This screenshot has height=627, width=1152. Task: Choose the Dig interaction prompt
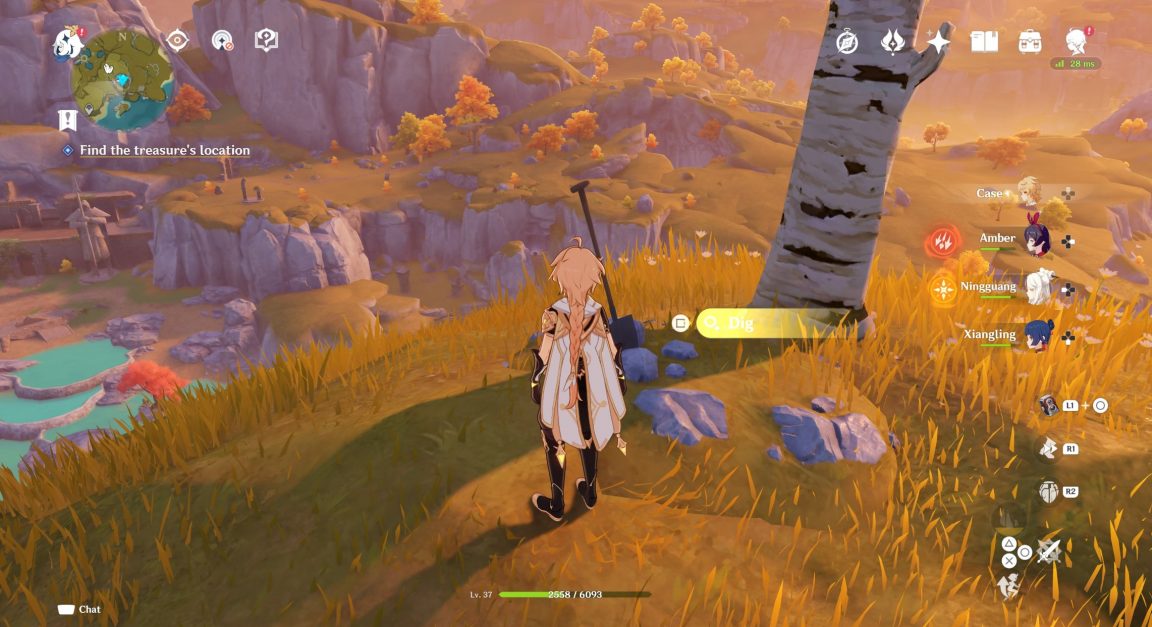pyautogui.click(x=770, y=323)
